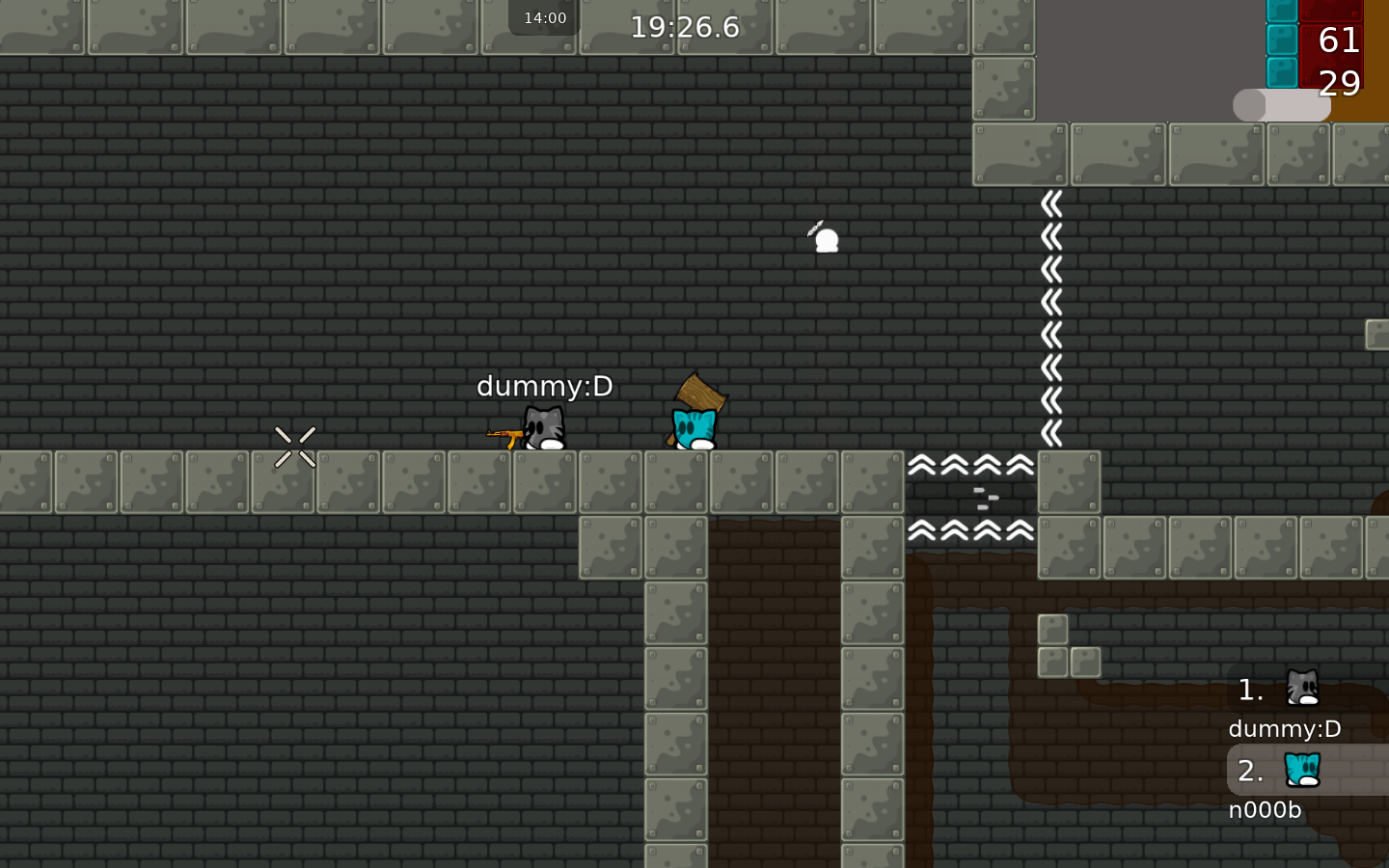The image size is (1389, 868).
Task: Click the 14:00 time label at the top
Action: [543, 16]
